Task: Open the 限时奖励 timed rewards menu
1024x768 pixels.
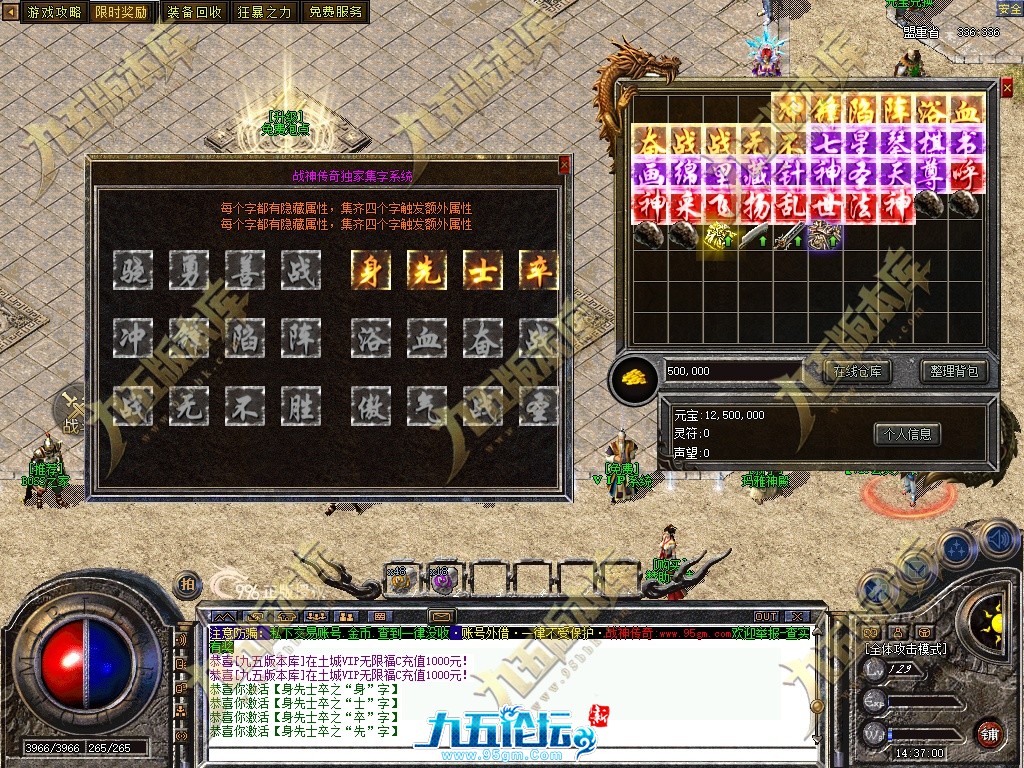Action: pos(122,12)
